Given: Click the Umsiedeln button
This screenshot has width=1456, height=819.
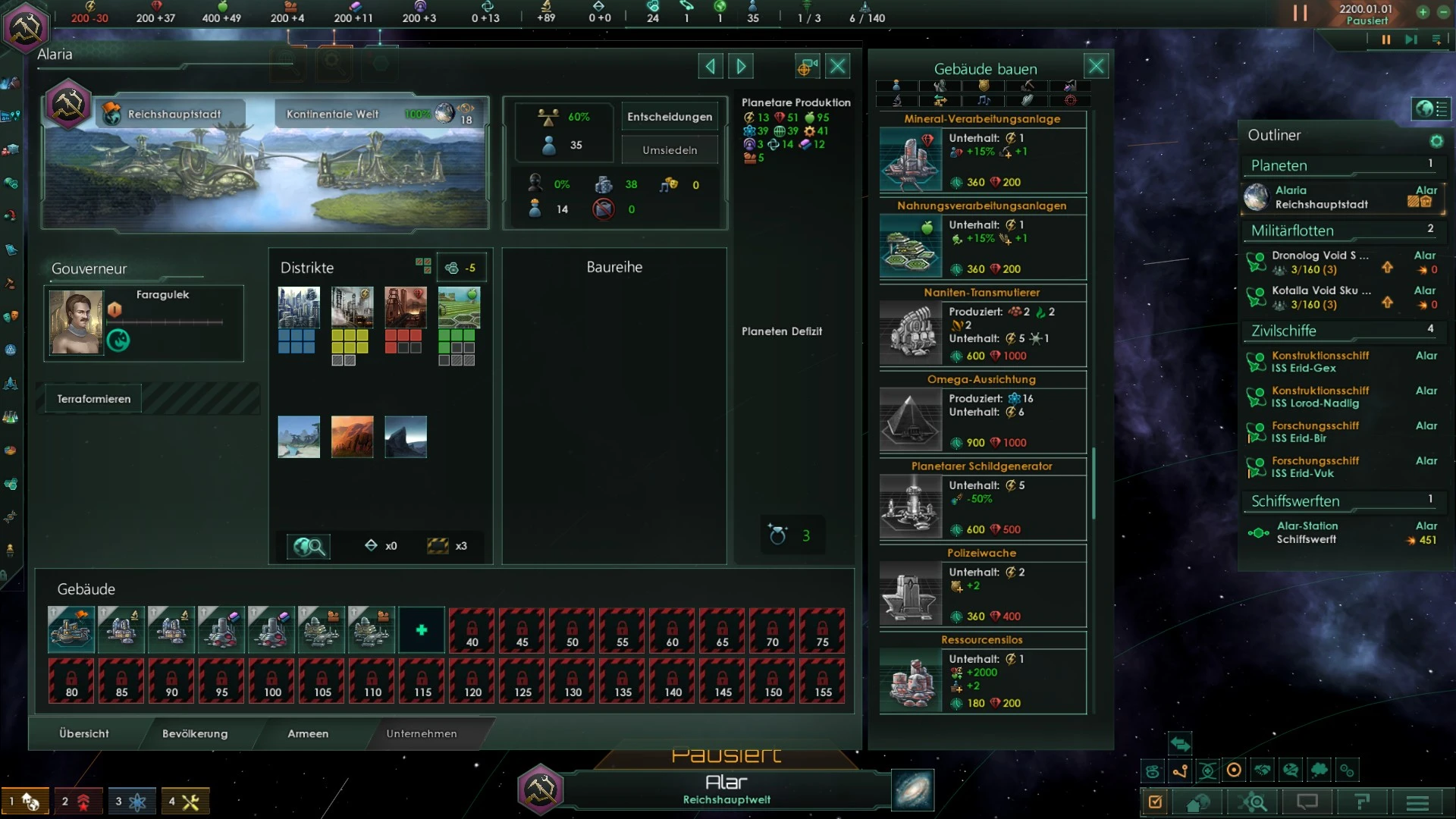Looking at the screenshot, I should 670,149.
